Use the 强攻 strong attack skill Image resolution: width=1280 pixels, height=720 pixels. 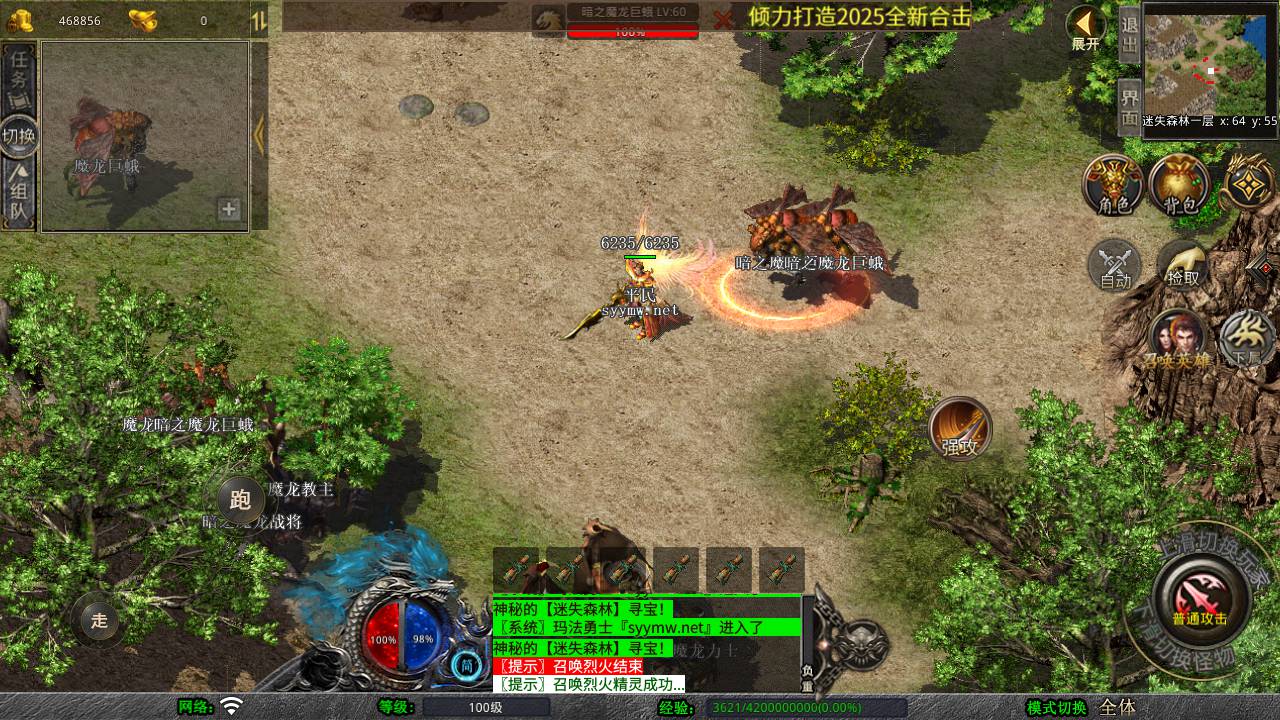960,429
